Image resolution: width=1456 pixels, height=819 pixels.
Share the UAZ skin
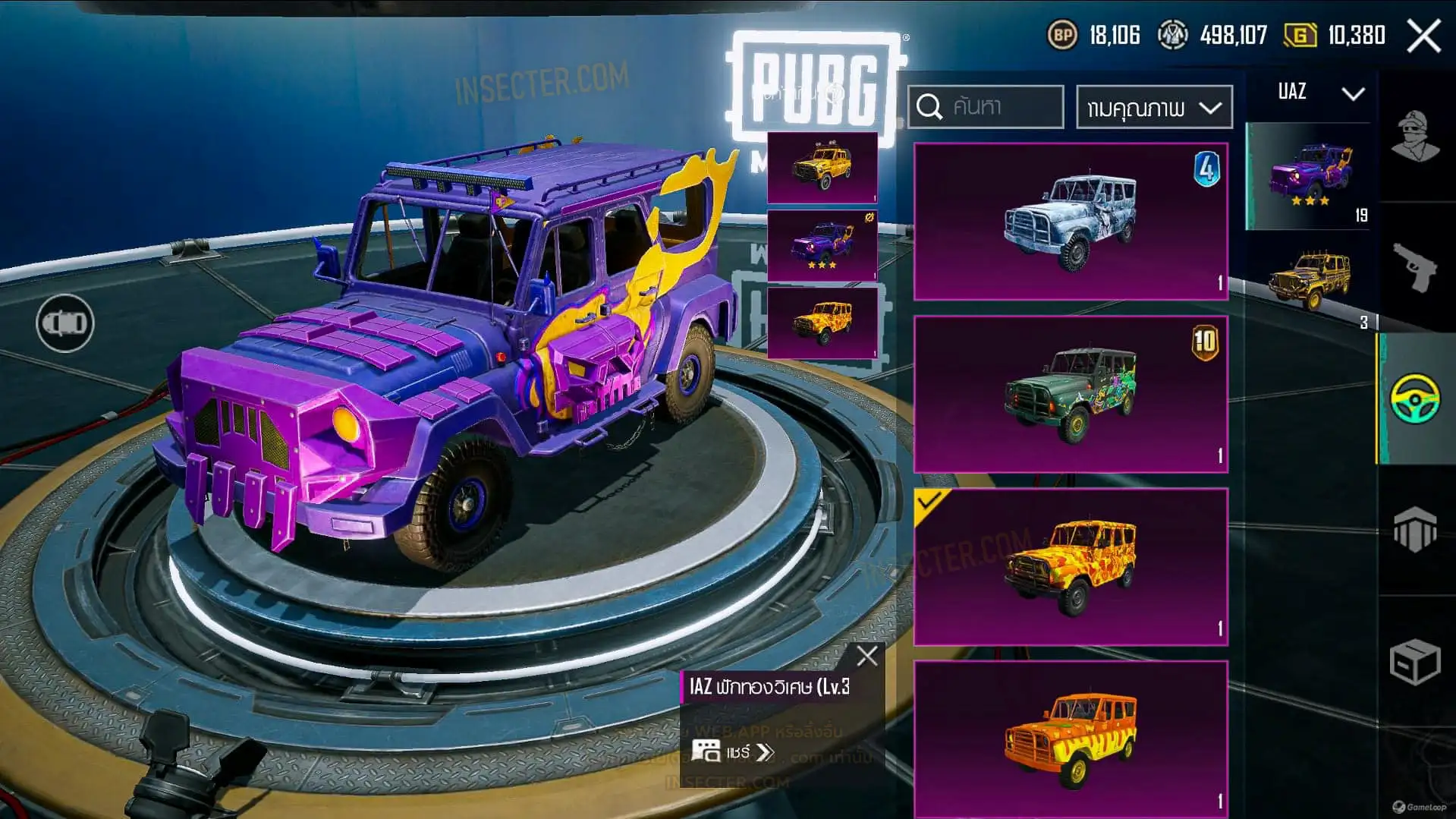pos(734,752)
